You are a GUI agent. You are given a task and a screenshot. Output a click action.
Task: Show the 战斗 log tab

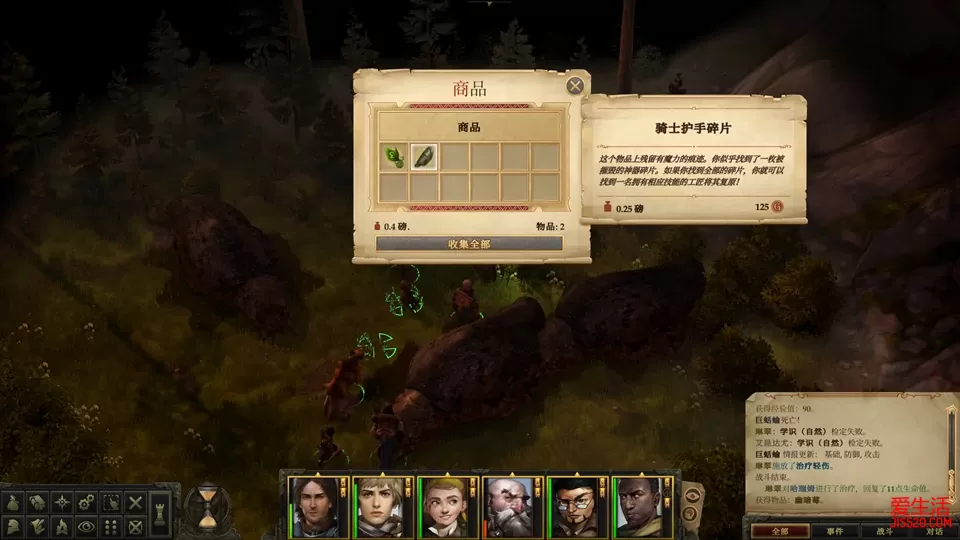[885, 531]
